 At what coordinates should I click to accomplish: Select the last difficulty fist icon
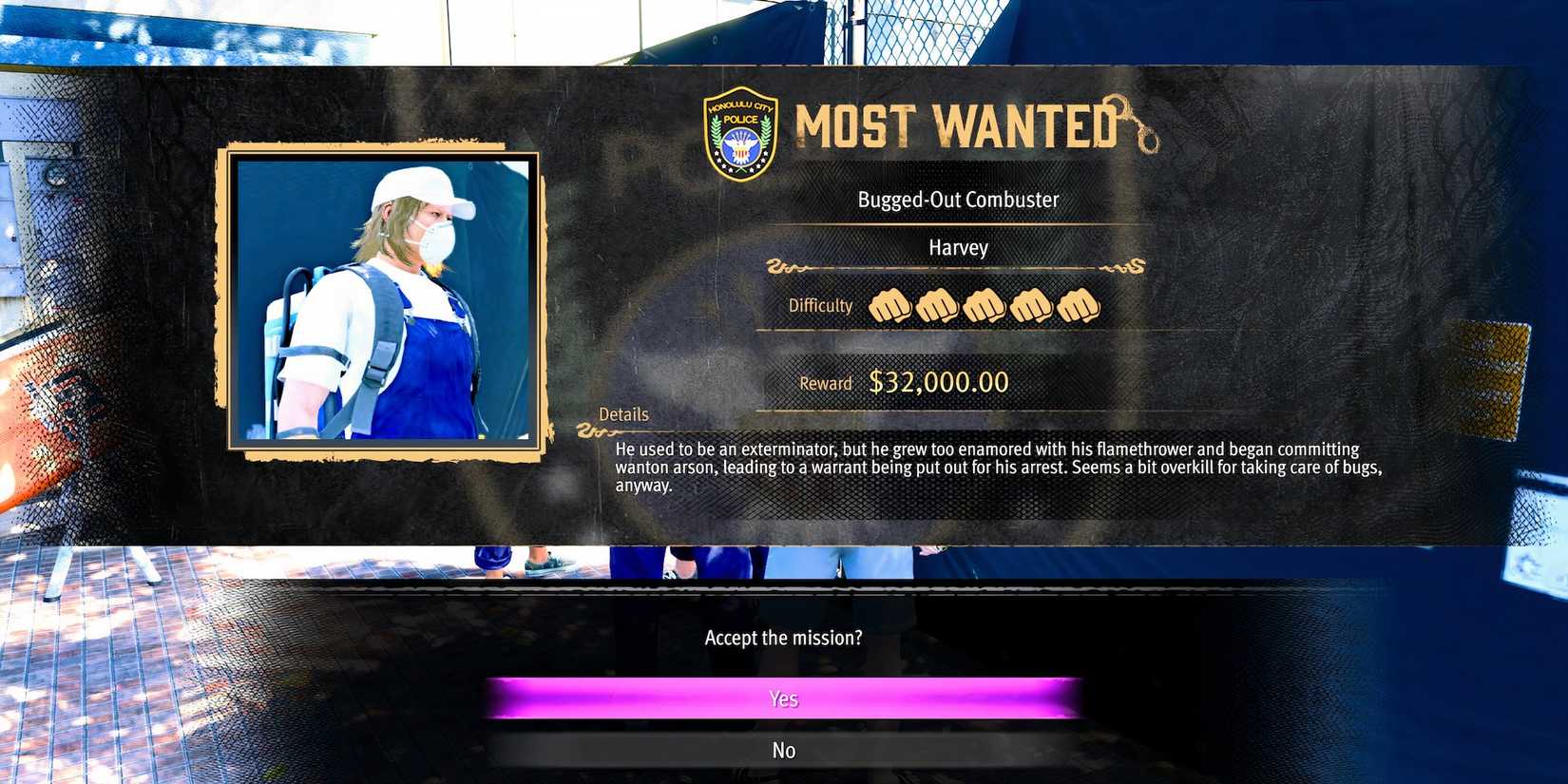(x=1080, y=305)
